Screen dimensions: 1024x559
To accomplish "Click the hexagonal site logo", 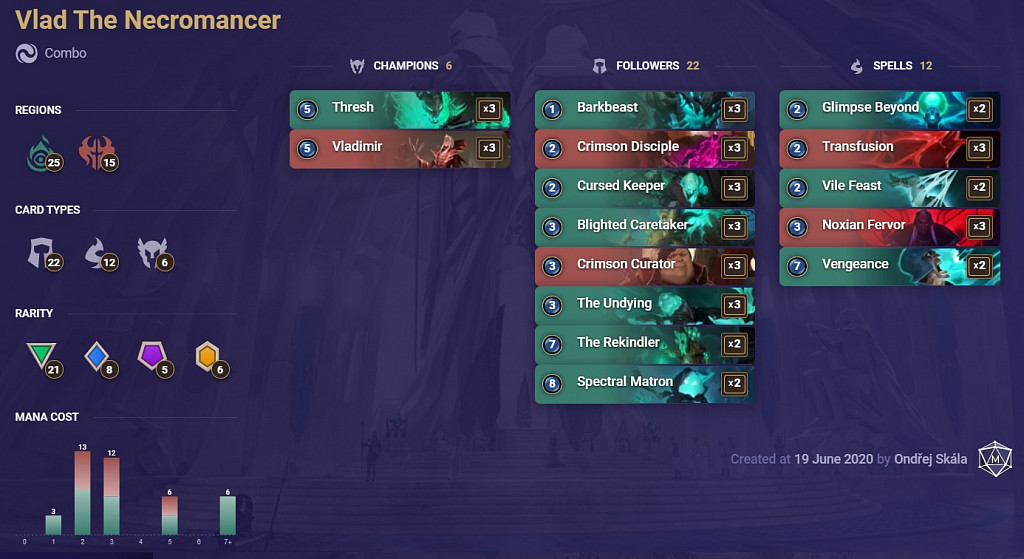I will click(x=995, y=457).
